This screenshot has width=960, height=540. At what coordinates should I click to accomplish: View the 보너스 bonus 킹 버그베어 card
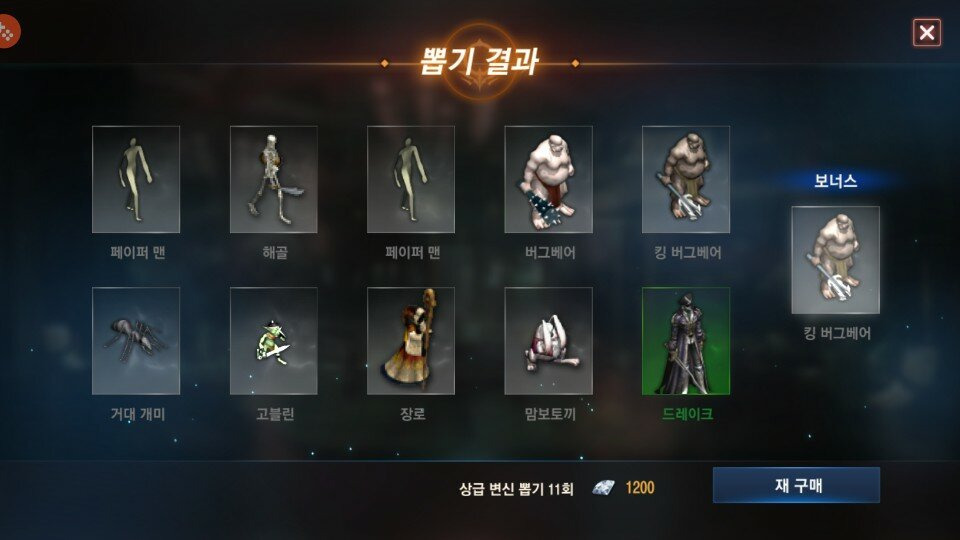click(x=835, y=260)
